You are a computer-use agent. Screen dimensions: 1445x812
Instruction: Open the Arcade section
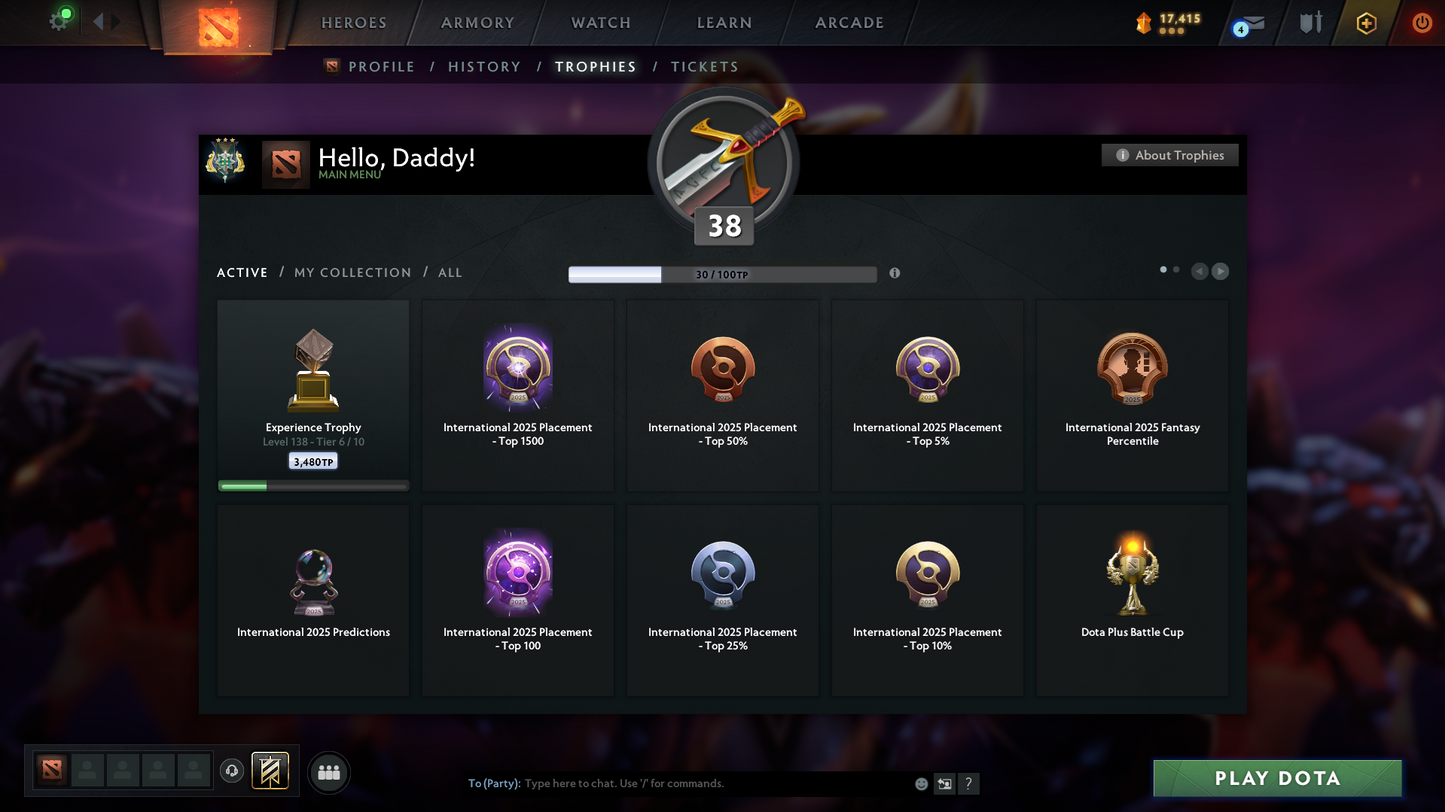849,23
